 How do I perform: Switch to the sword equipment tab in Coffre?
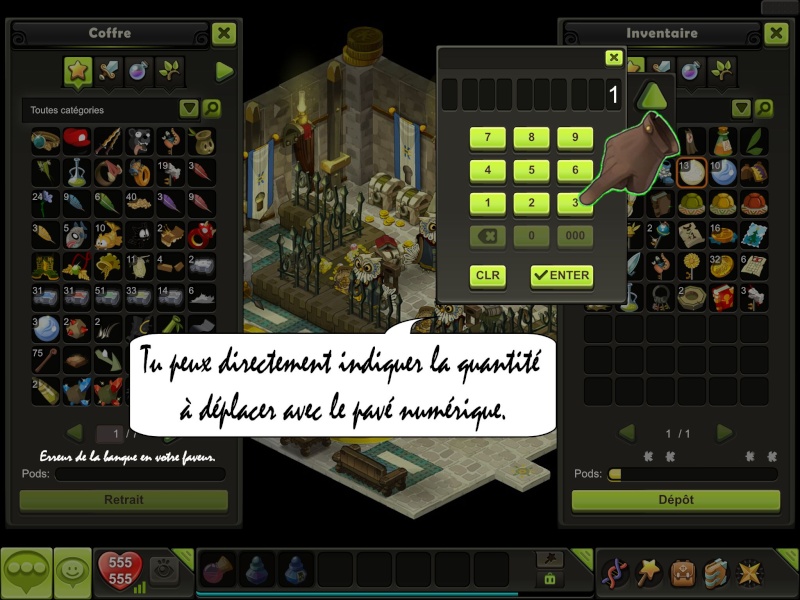coord(108,71)
